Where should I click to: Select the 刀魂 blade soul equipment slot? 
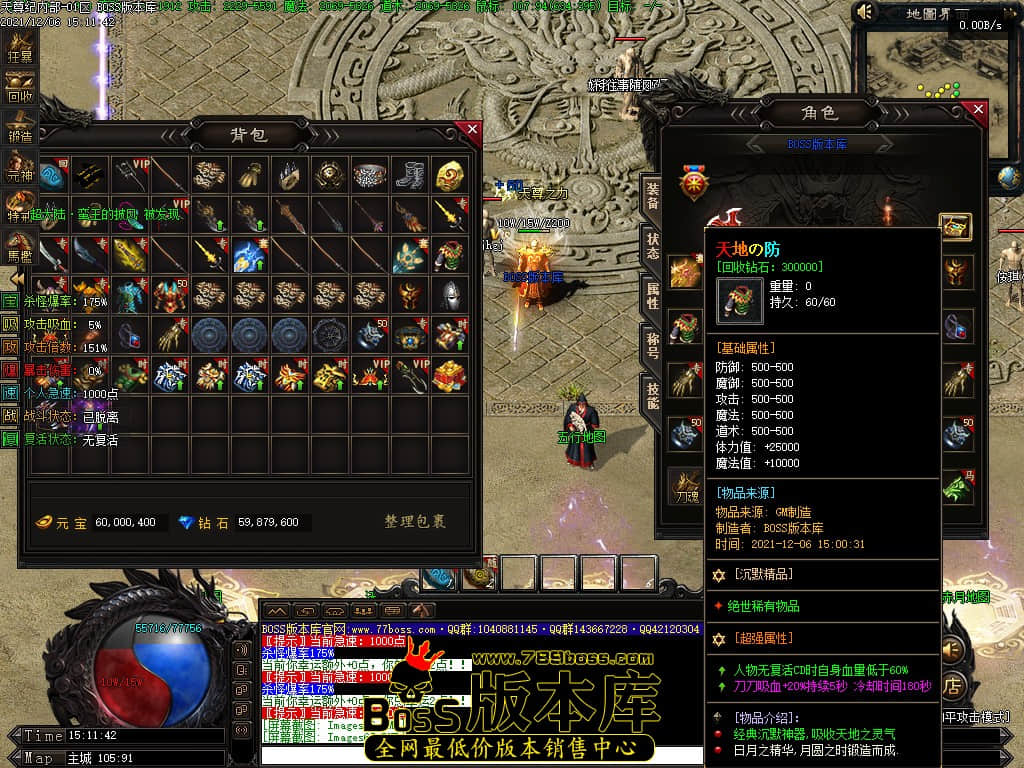click(685, 486)
